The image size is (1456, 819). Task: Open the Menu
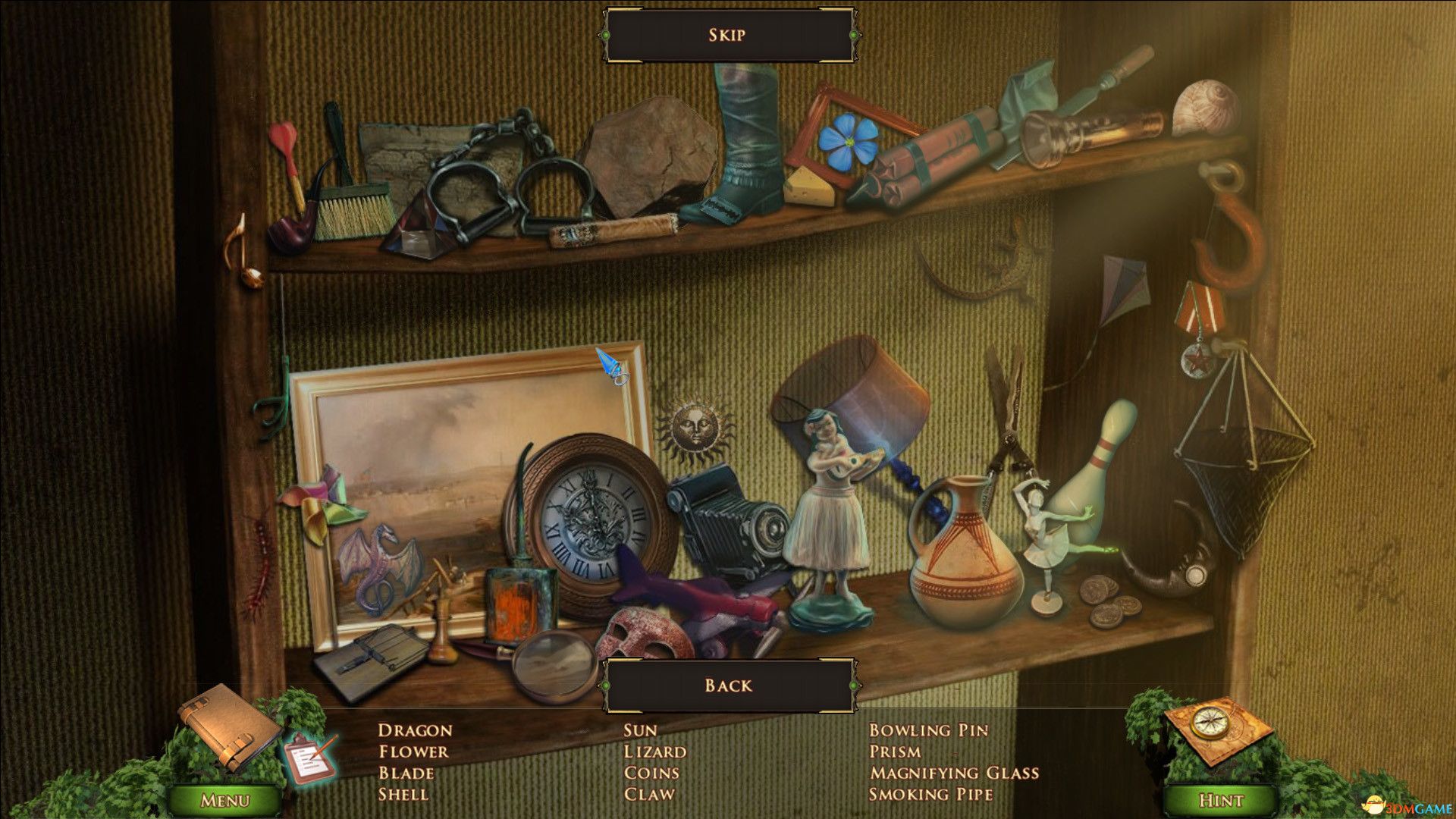pyautogui.click(x=224, y=800)
